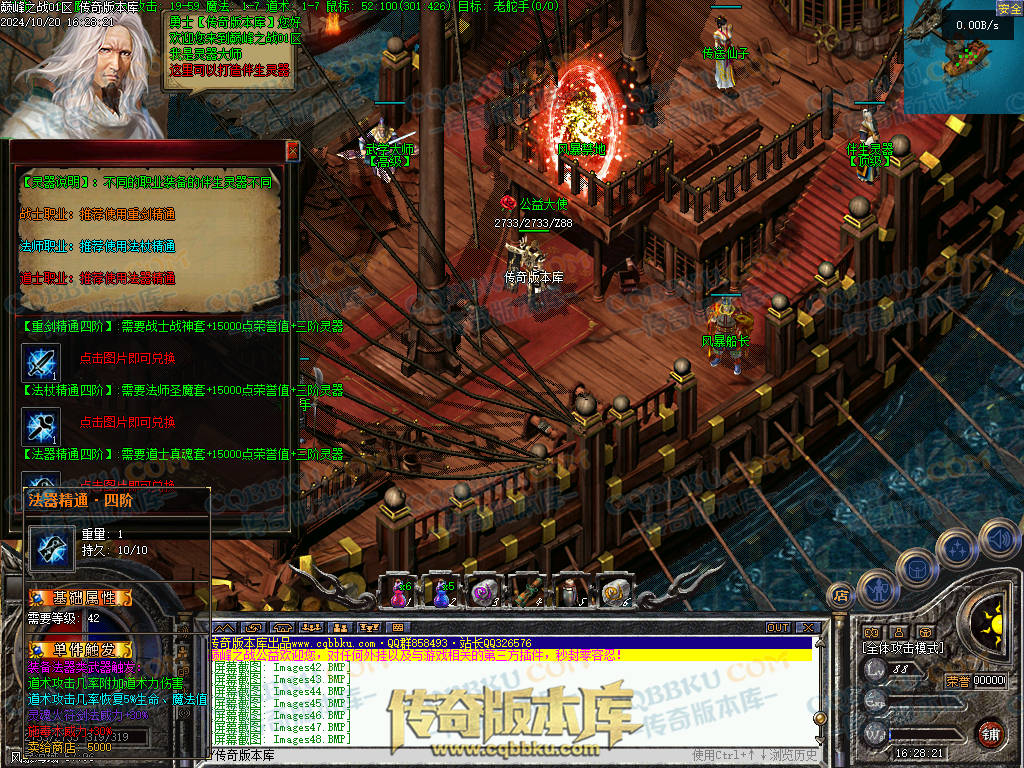Use the jar item in hotbar slot 5
The width and height of the screenshot is (1024, 768).
tap(571, 591)
